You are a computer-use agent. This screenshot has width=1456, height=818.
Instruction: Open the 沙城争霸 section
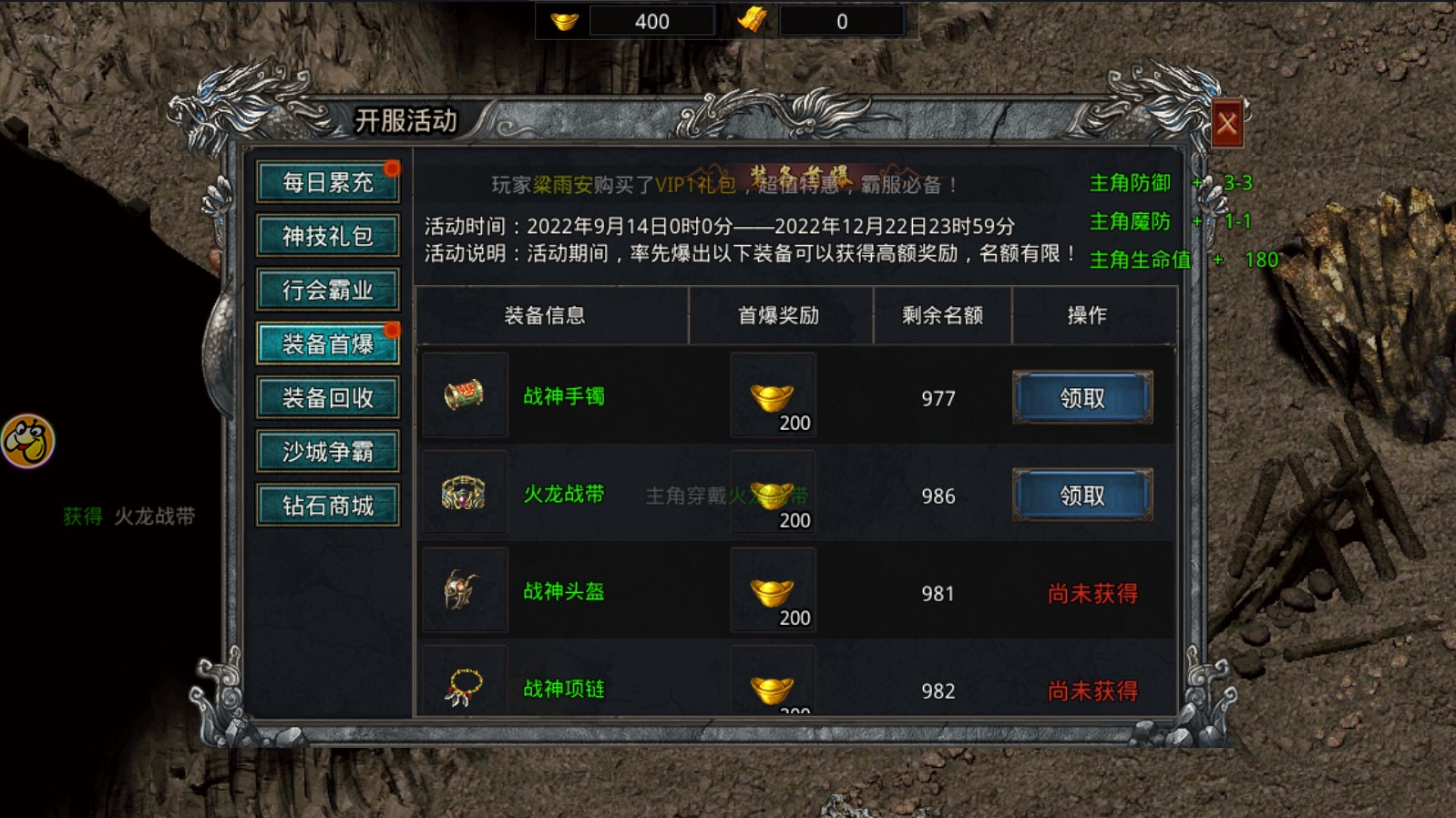[x=328, y=451]
